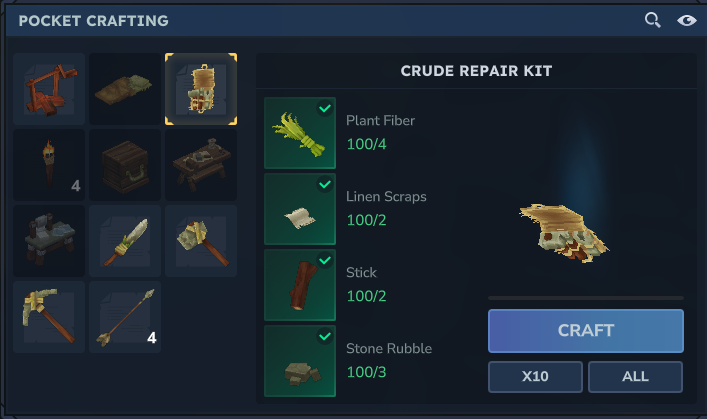Viewport: 707px width, 419px height.
Task: Toggle the eye visibility filter
Action: [686, 20]
